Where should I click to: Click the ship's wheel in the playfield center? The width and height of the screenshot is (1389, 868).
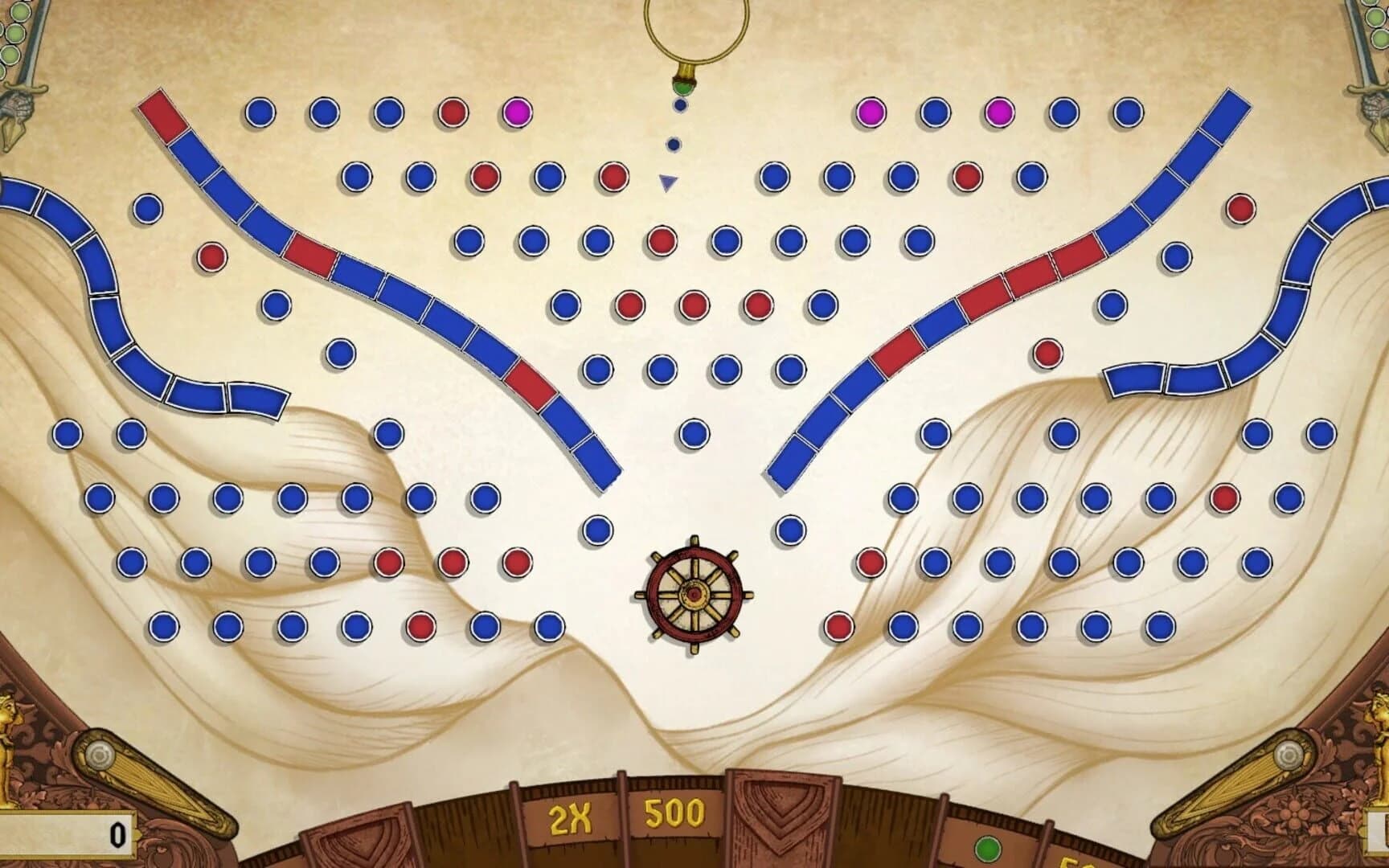tap(693, 596)
